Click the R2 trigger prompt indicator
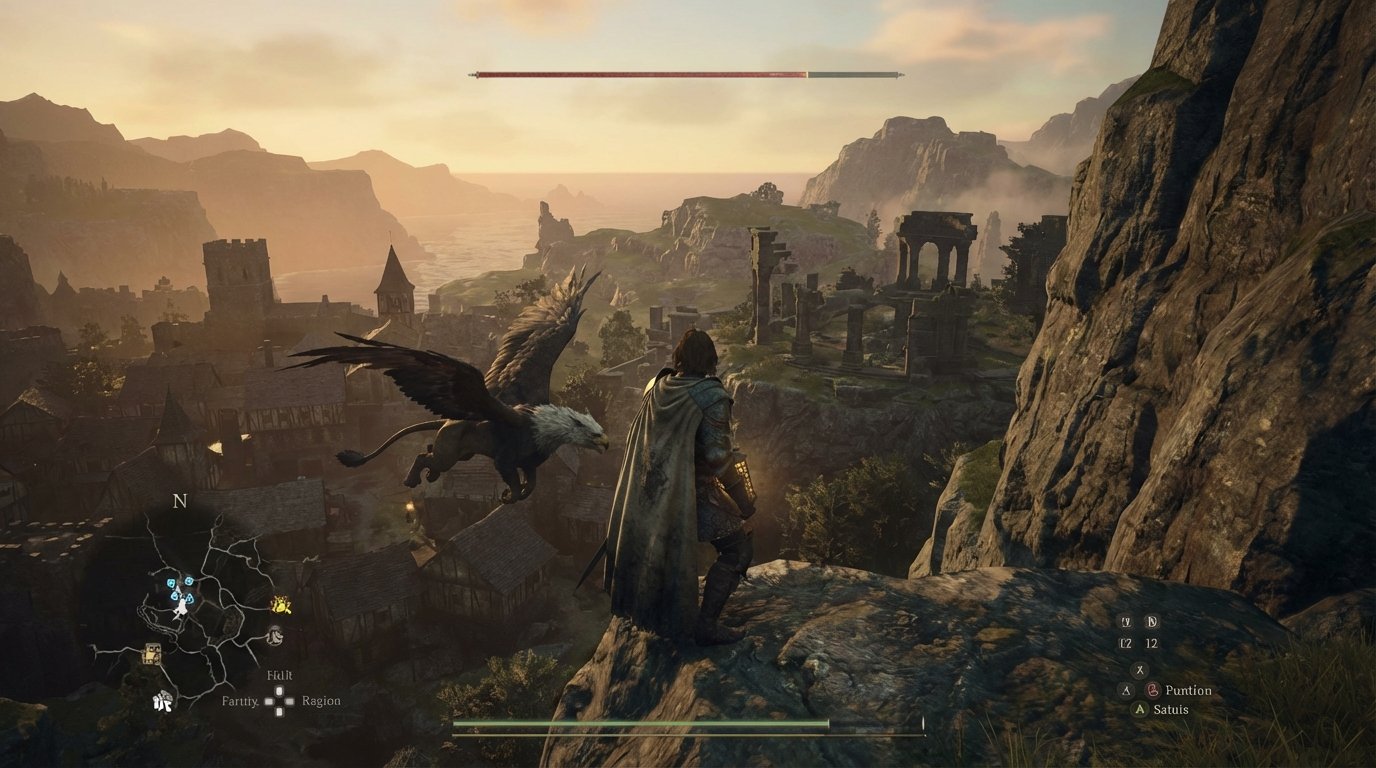1376x768 pixels. pos(1151,642)
